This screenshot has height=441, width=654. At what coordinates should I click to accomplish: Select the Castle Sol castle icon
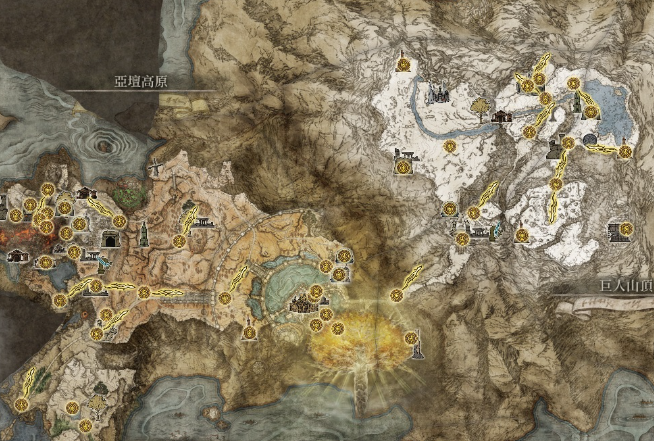(x=437, y=95)
